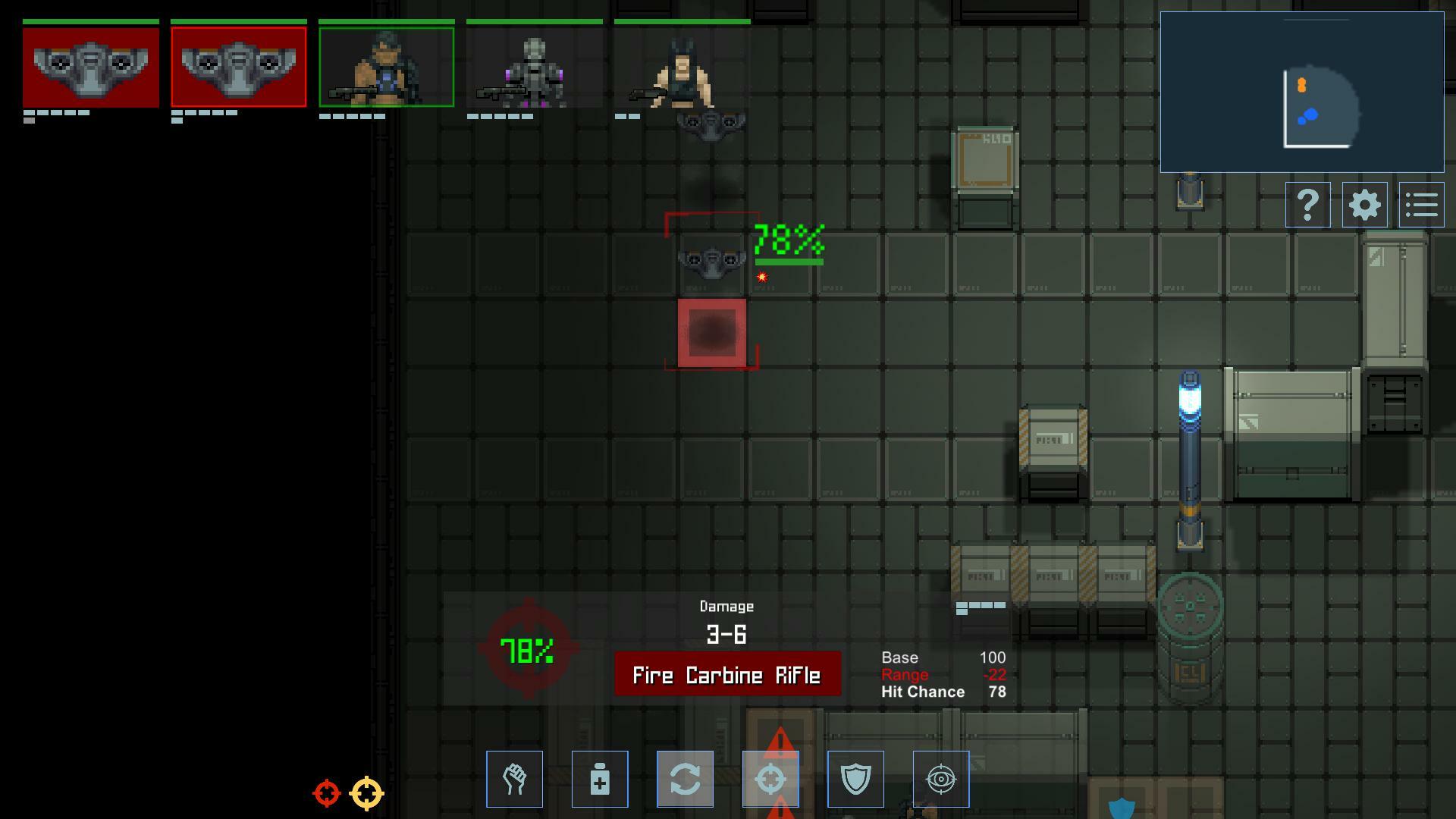Click the Fire Carbine Rifle button
Screen dimensions: 1456x819
click(727, 674)
